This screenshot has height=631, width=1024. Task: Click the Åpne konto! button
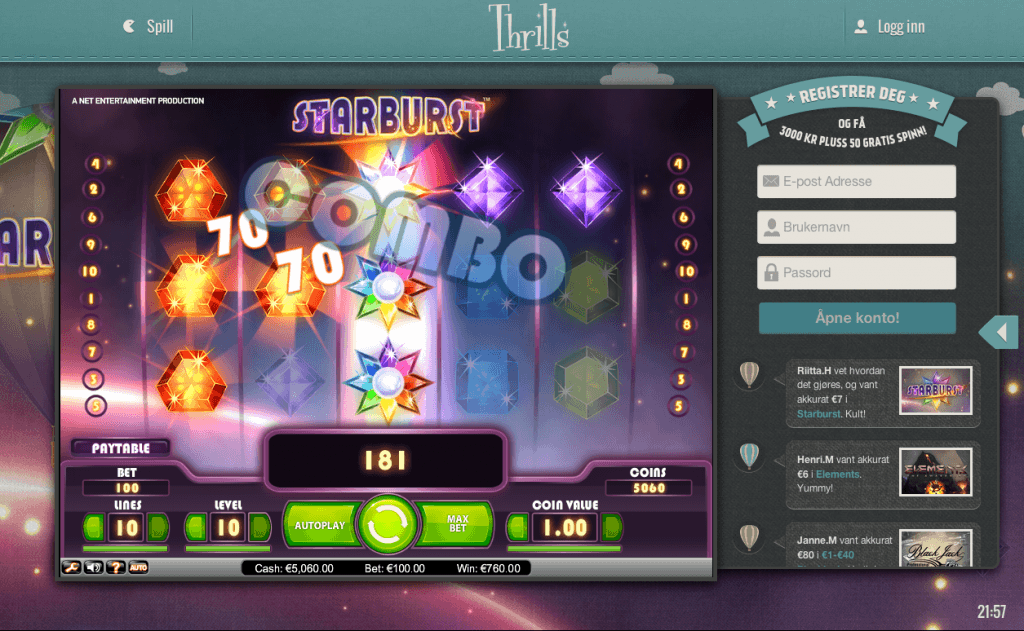click(x=856, y=319)
